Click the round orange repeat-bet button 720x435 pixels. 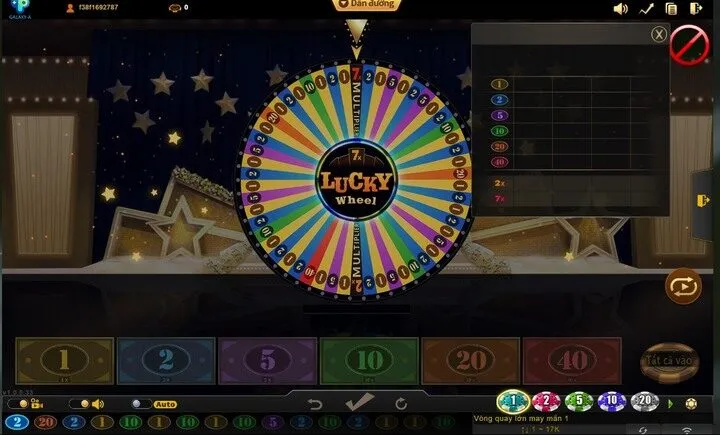[x=684, y=287]
